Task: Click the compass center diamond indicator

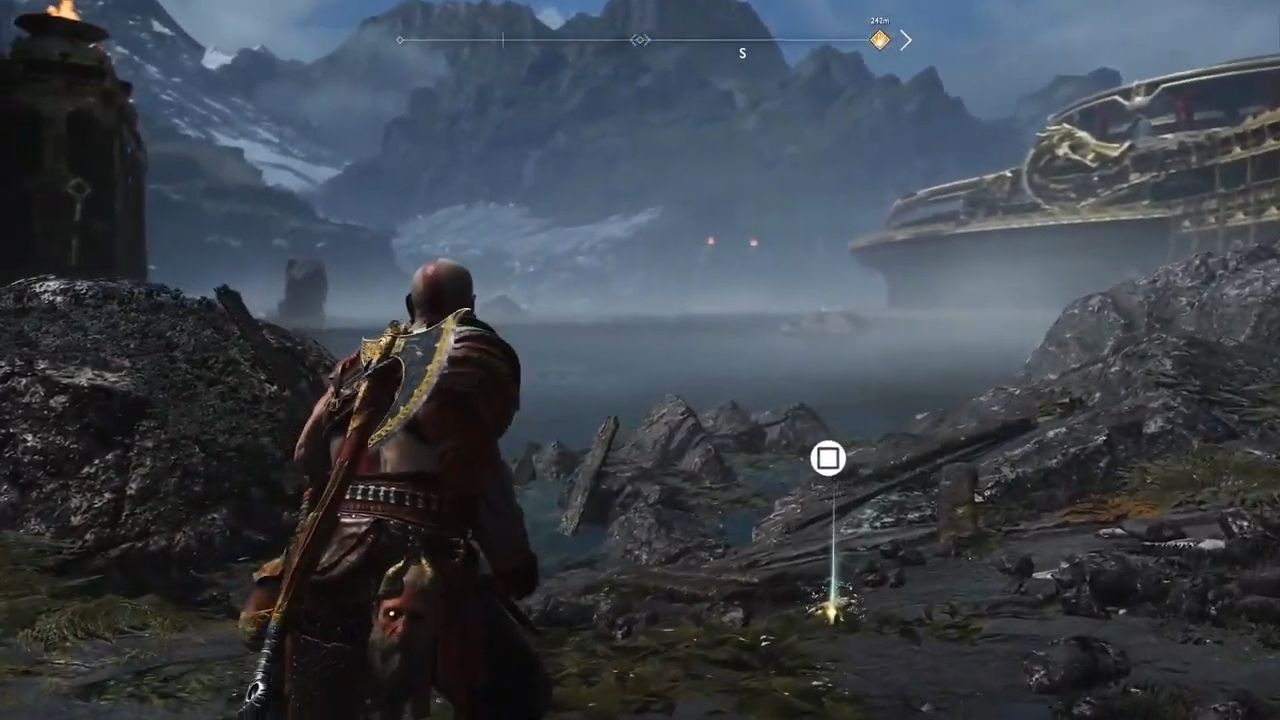Action: (640, 40)
